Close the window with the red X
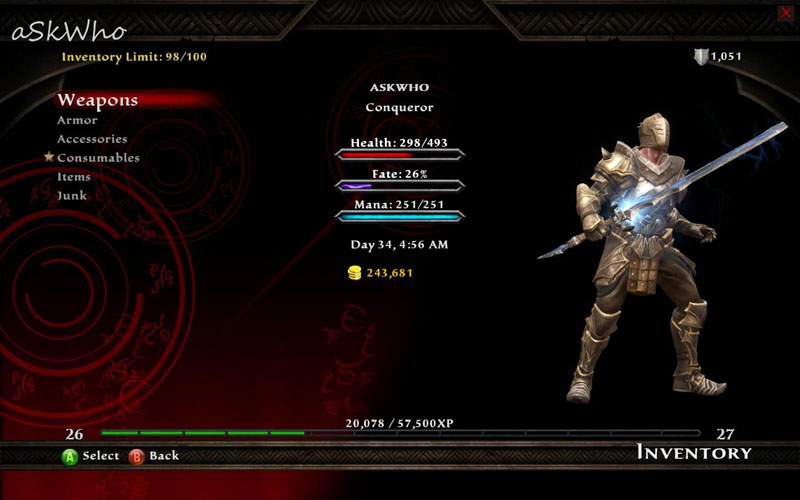The width and height of the screenshot is (800, 500). click(x=785, y=12)
